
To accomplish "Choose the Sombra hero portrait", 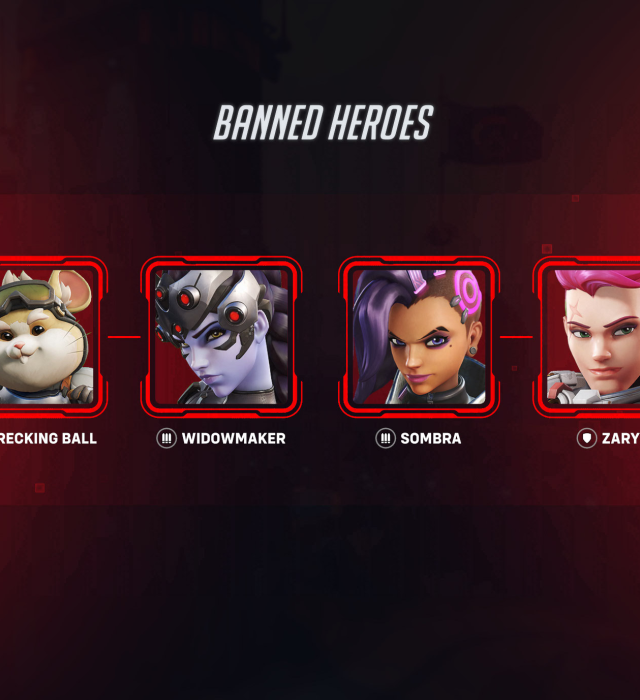I will [x=418, y=336].
